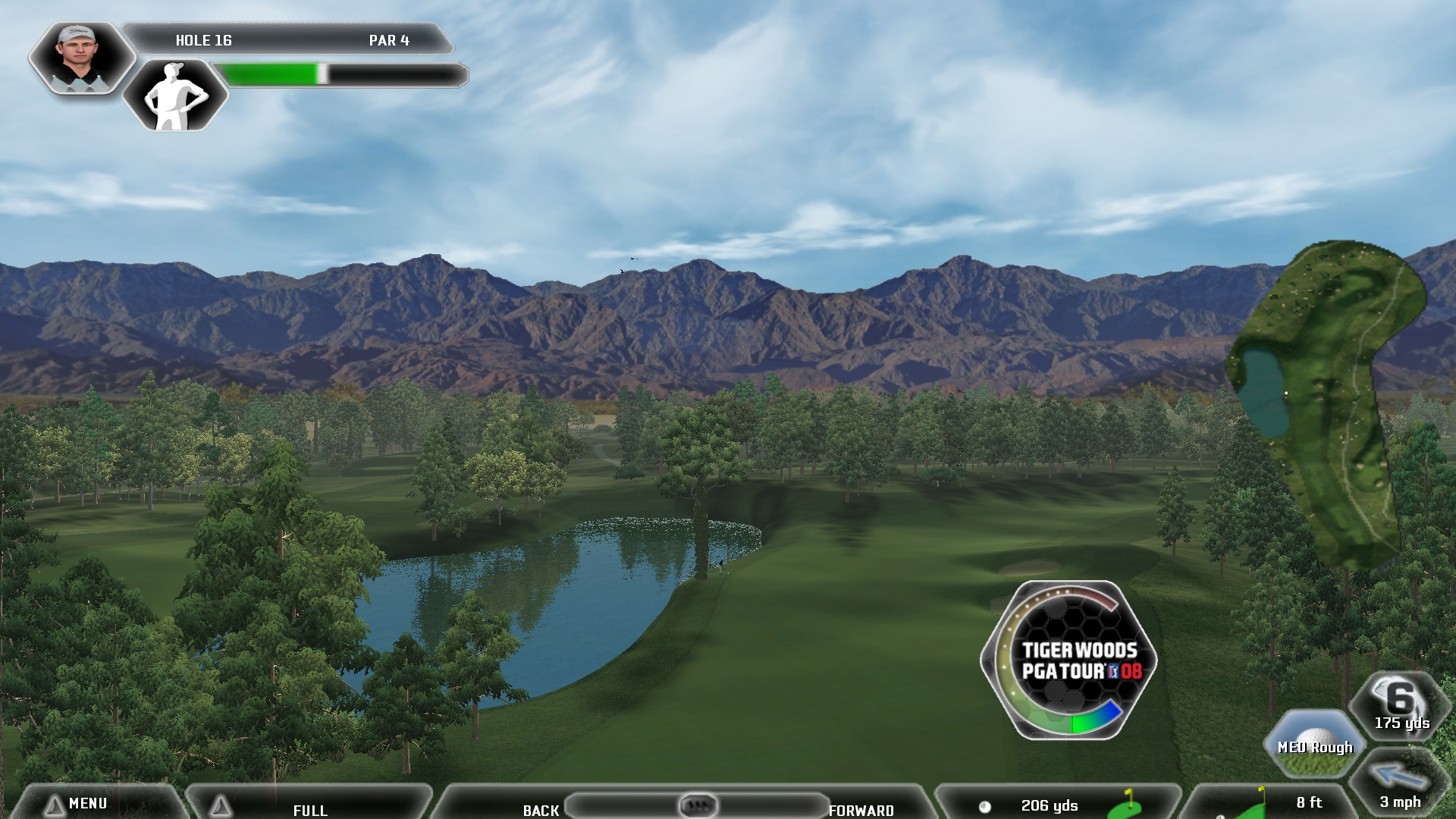Viewport: 1456px width, 819px height.
Task: Click the Tiger Woods swing meter
Action: [x=1069, y=660]
